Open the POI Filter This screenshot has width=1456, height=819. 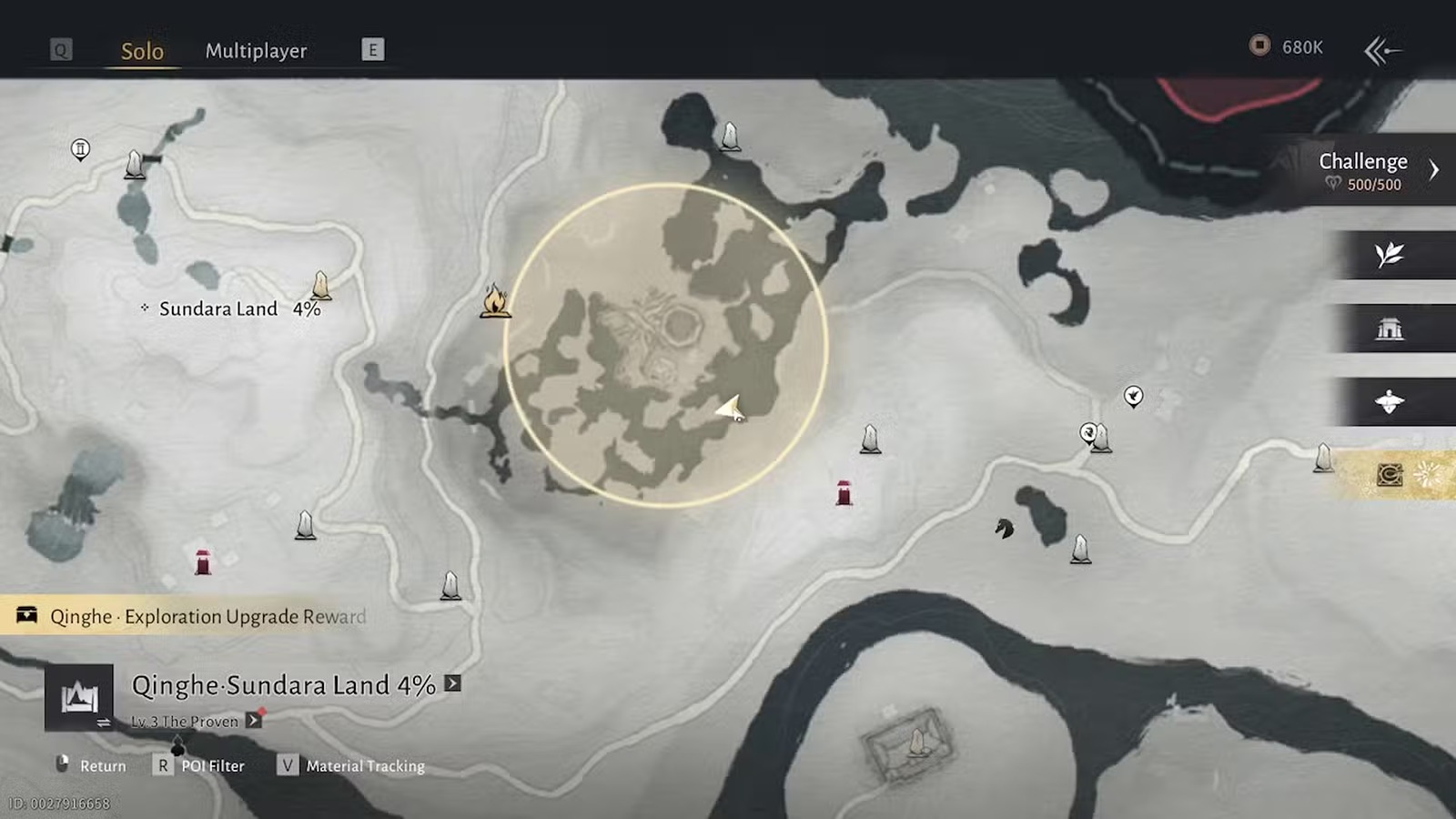(x=200, y=766)
